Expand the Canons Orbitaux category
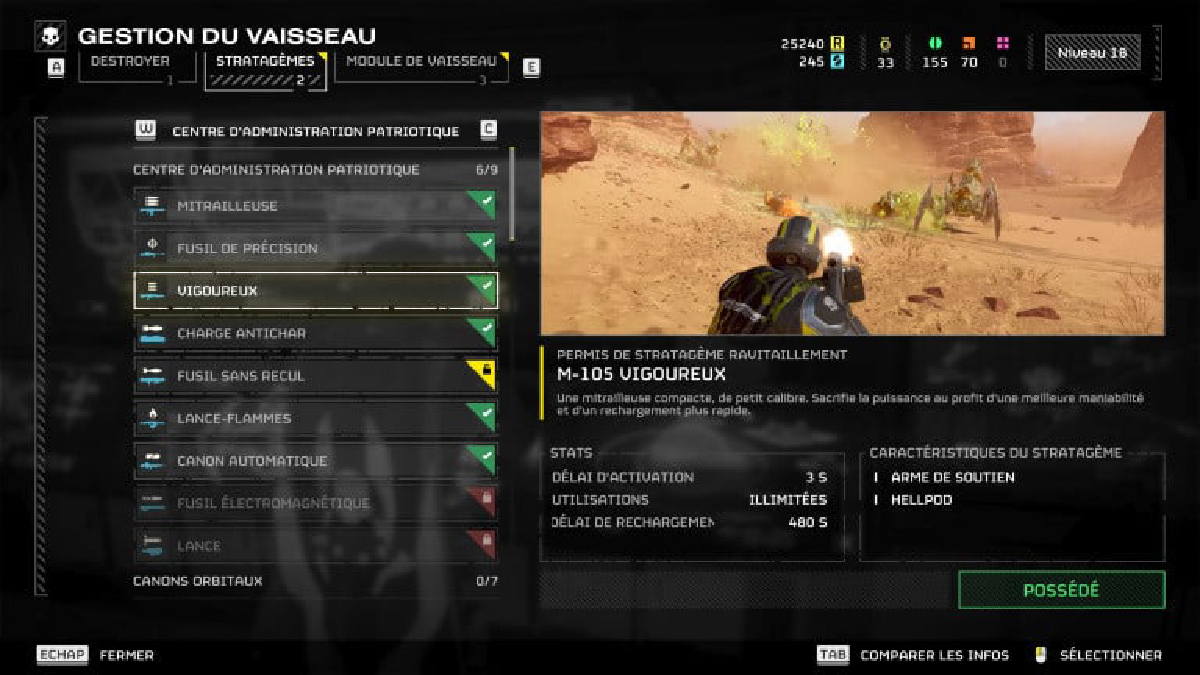 pos(315,581)
